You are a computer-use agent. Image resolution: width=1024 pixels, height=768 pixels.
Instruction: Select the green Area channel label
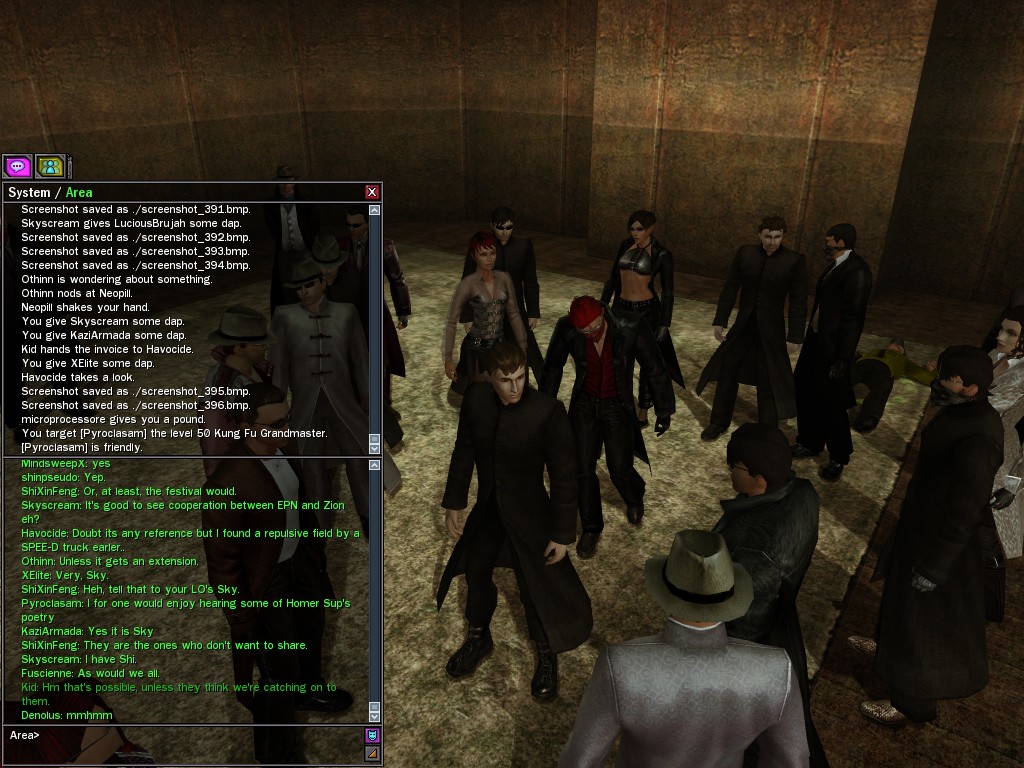pyautogui.click(x=79, y=193)
